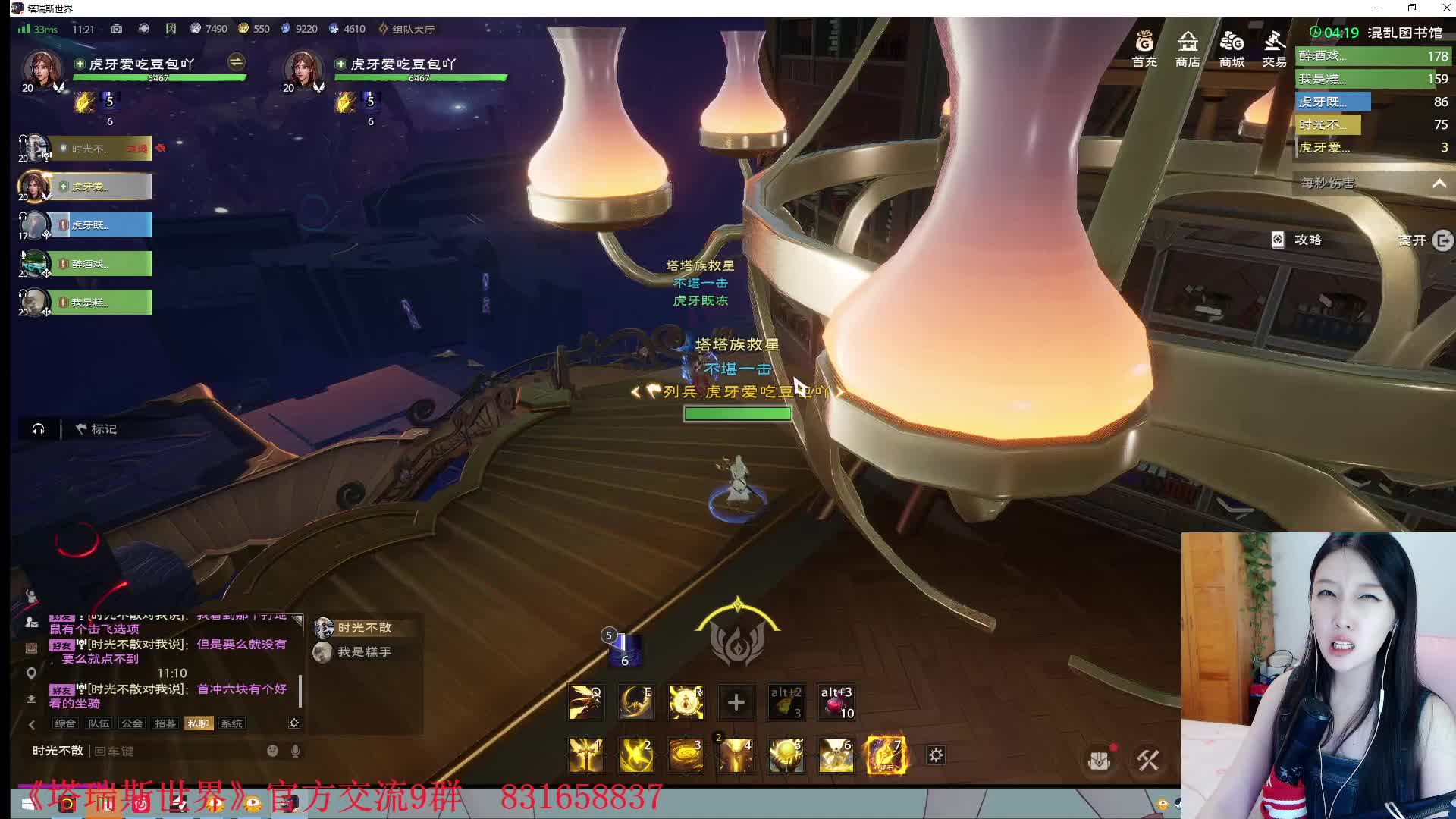Open the crossed hammer tools icon

[x=1147, y=760]
